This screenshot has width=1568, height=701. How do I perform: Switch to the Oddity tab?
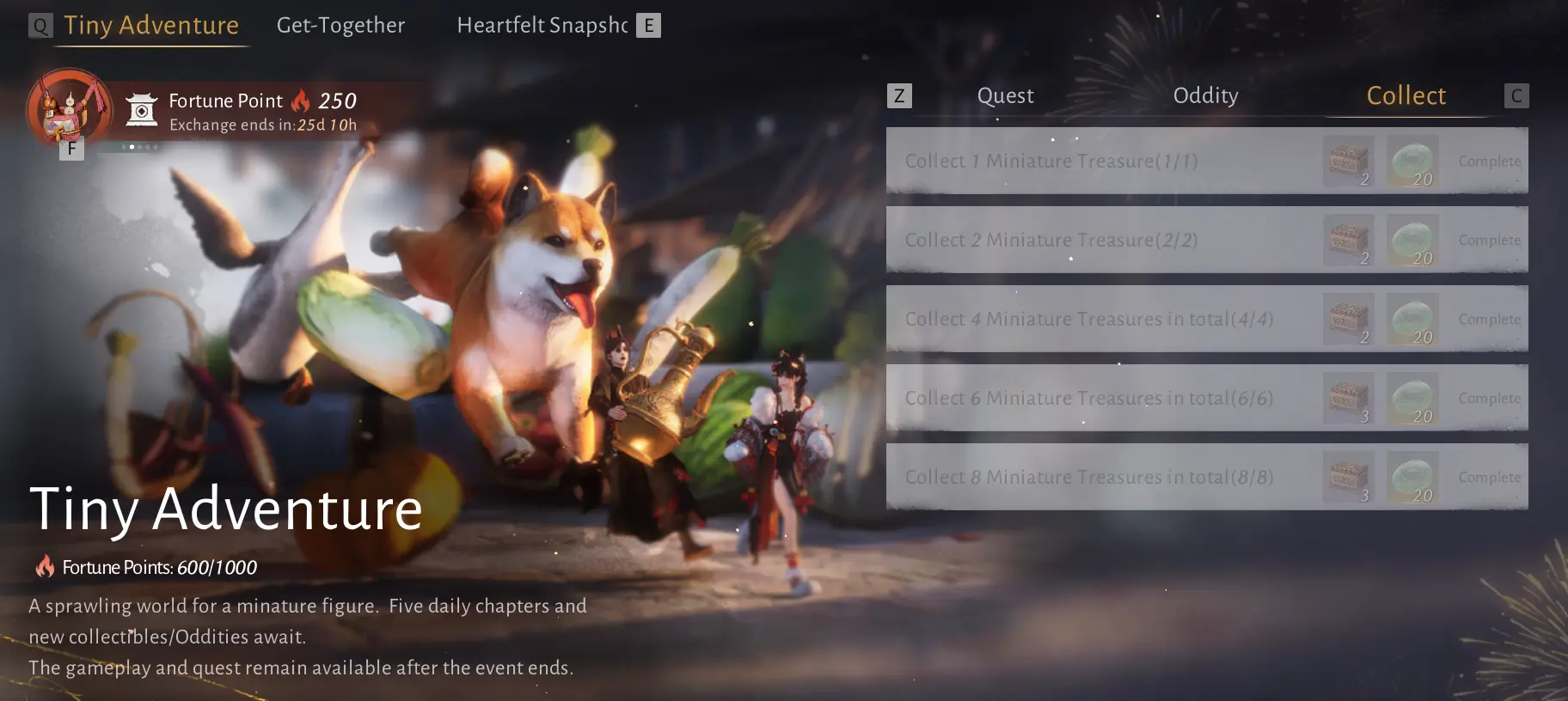[1205, 95]
